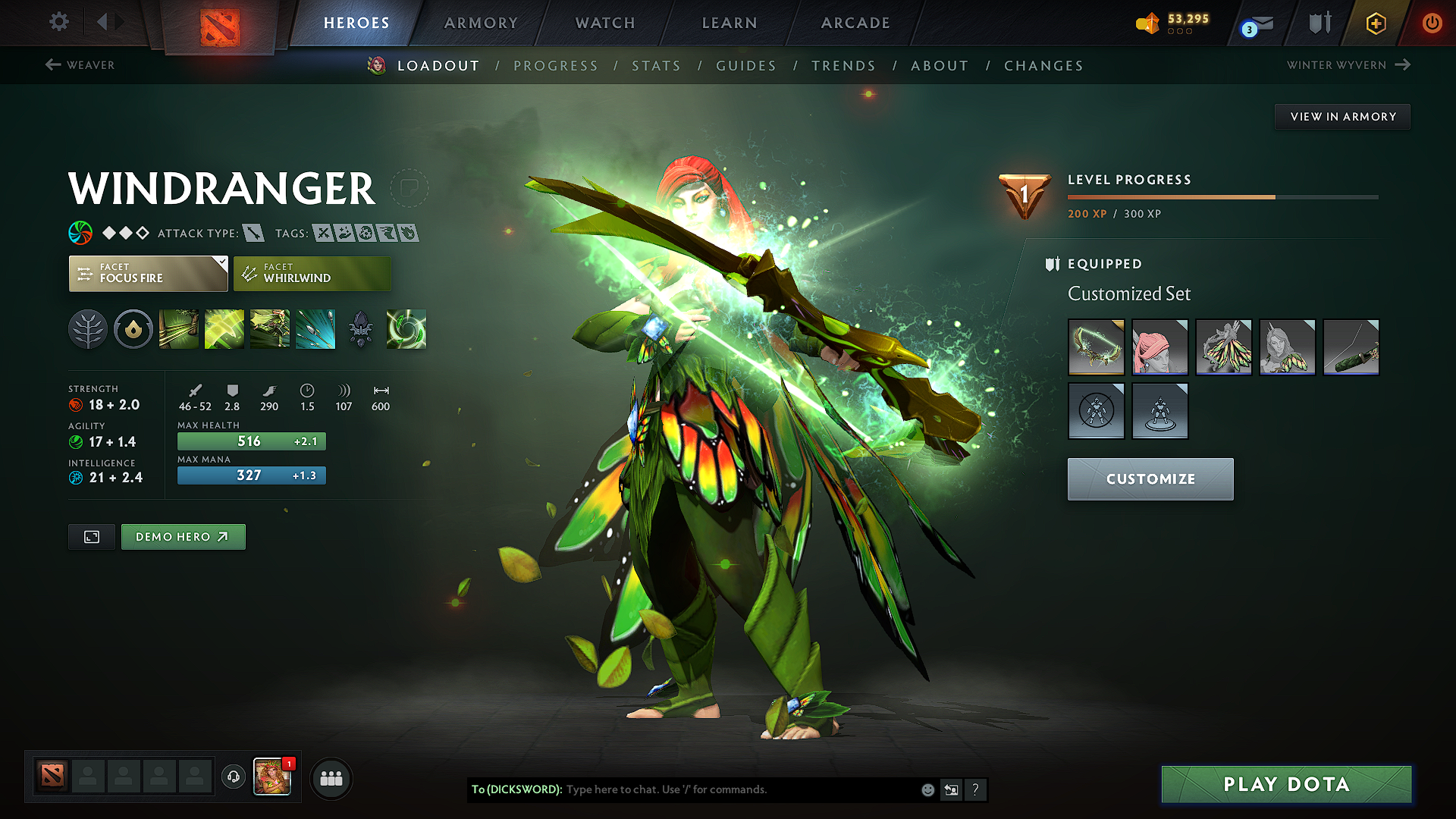
Task: Open voice chat with the headset icon
Action: (234, 778)
